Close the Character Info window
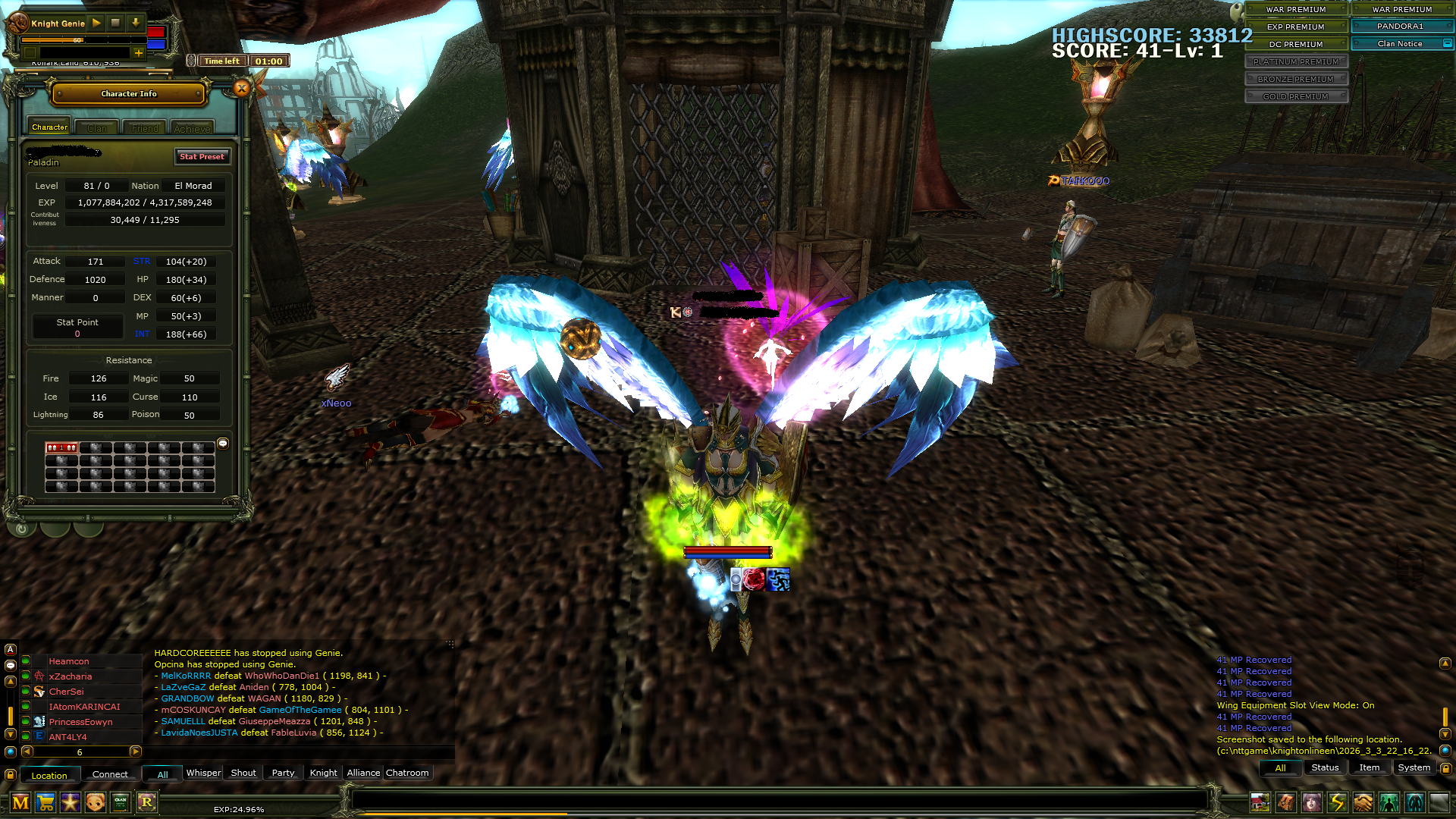 click(x=242, y=89)
